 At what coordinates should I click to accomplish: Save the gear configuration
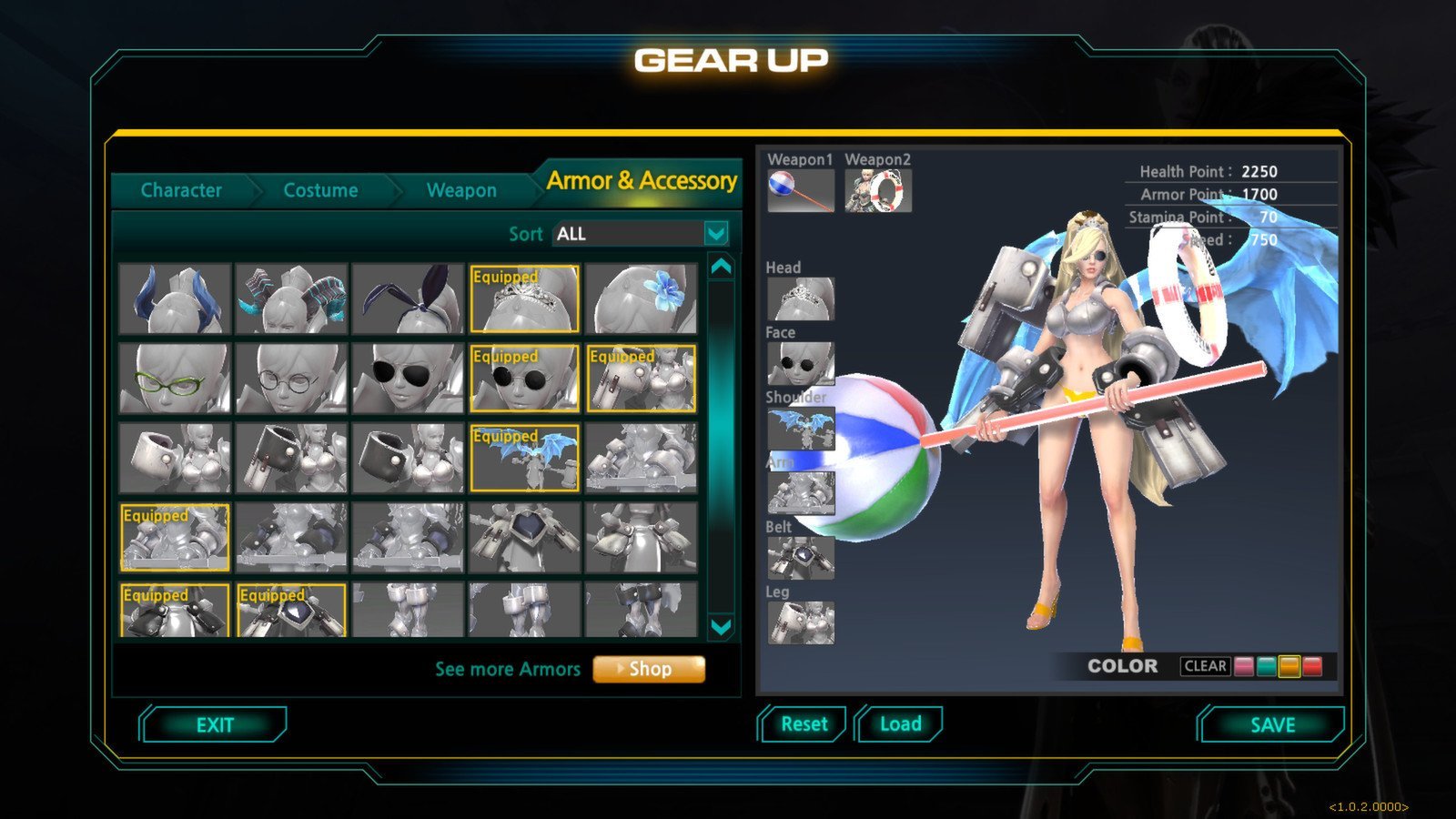tap(1272, 725)
